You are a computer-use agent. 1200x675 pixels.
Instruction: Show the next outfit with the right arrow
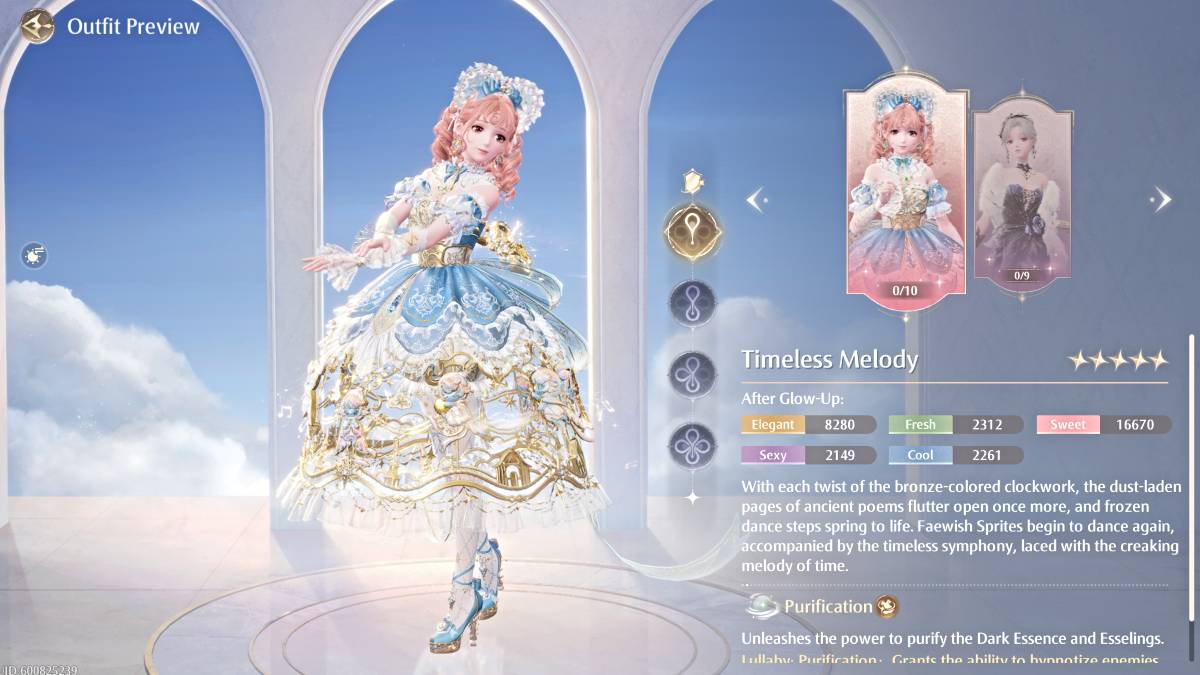1161,199
